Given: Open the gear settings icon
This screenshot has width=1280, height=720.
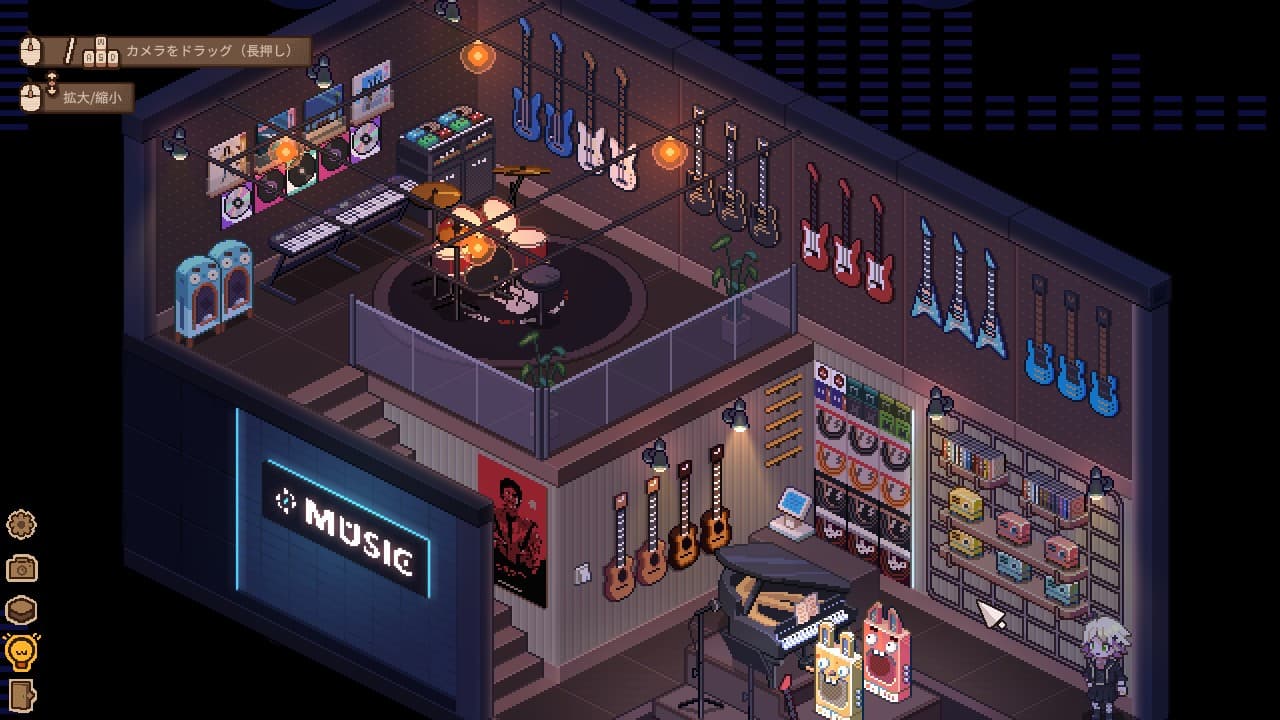Looking at the screenshot, I should click(21, 523).
